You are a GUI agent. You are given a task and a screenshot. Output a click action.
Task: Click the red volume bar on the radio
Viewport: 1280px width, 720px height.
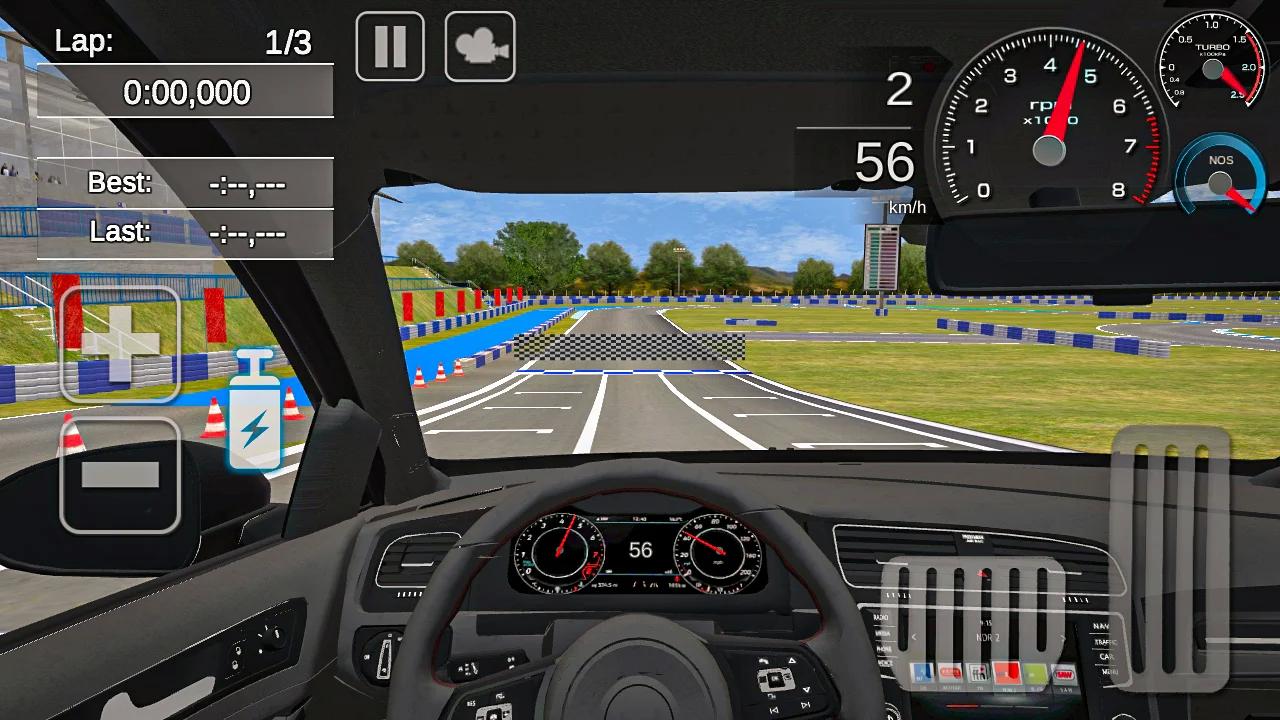point(961,706)
